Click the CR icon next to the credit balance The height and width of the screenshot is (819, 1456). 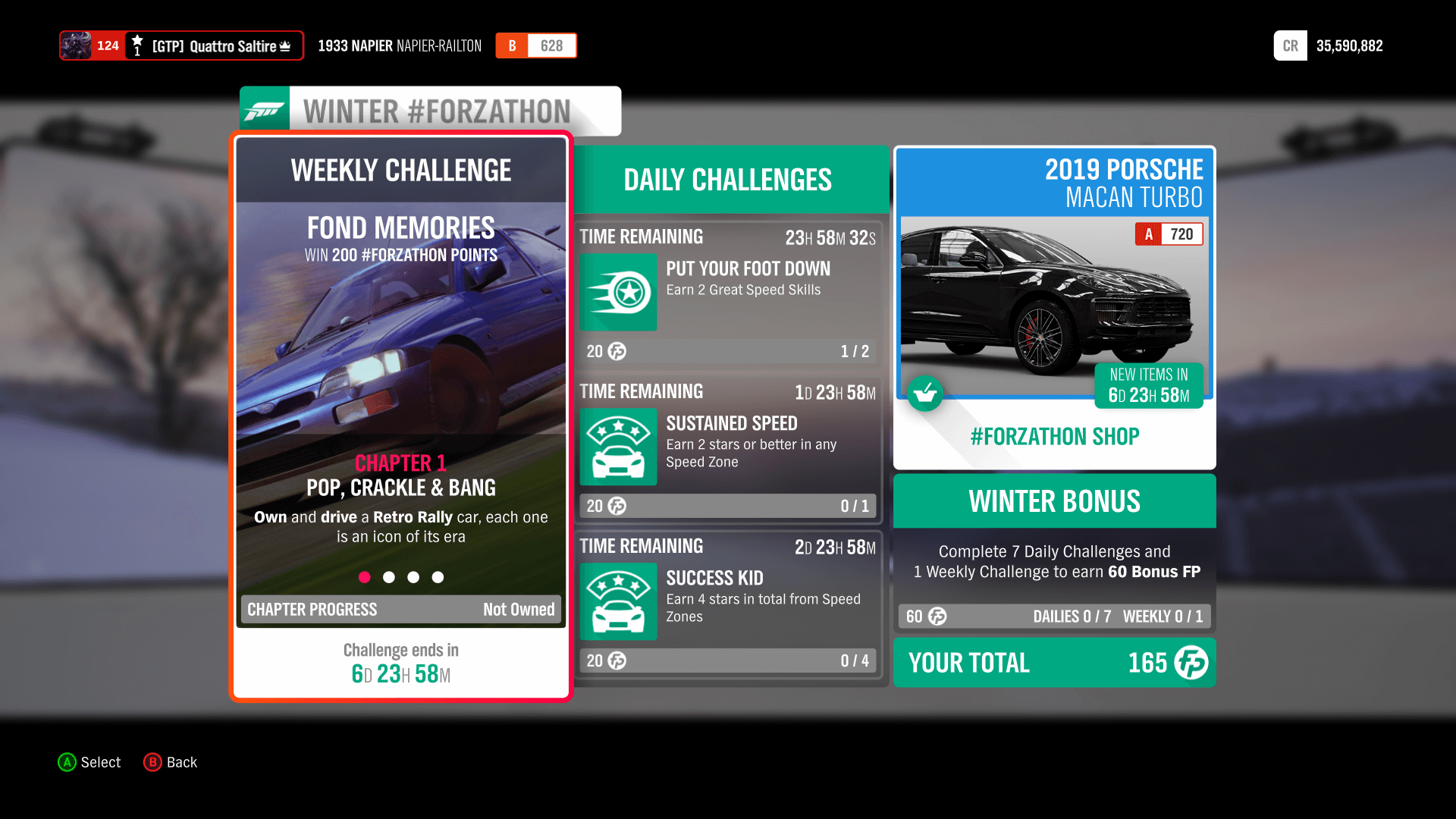coord(1290,45)
